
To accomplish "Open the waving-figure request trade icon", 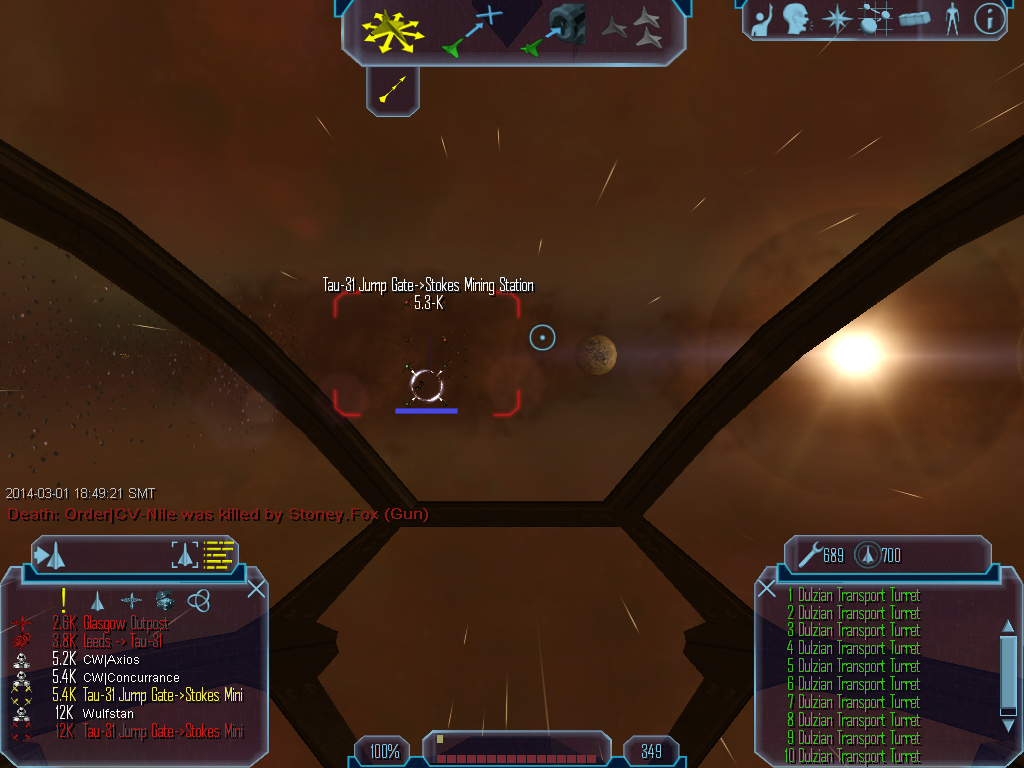I will pos(763,19).
